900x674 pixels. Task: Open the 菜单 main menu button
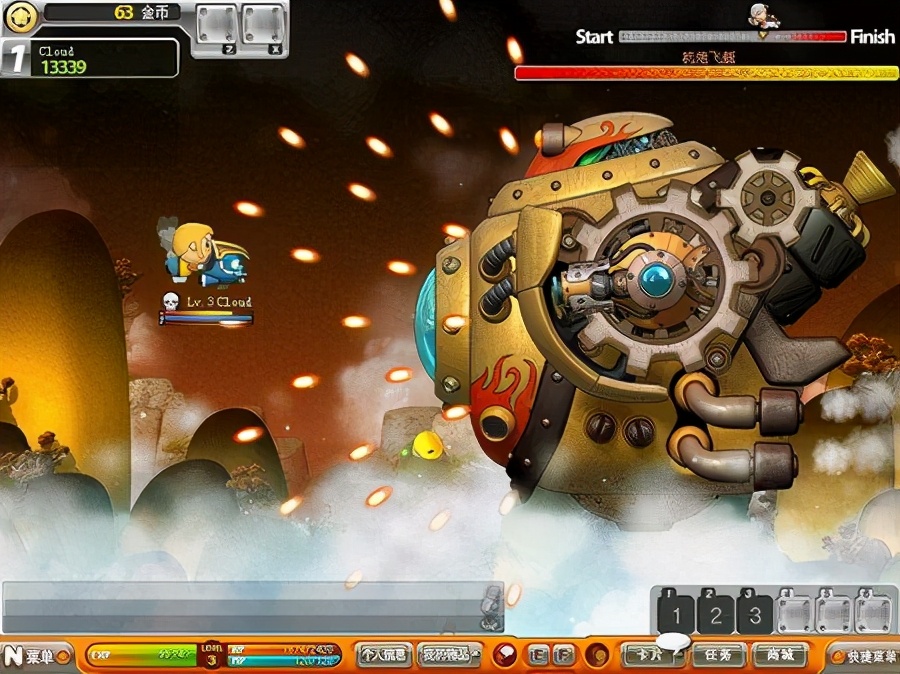(35, 657)
